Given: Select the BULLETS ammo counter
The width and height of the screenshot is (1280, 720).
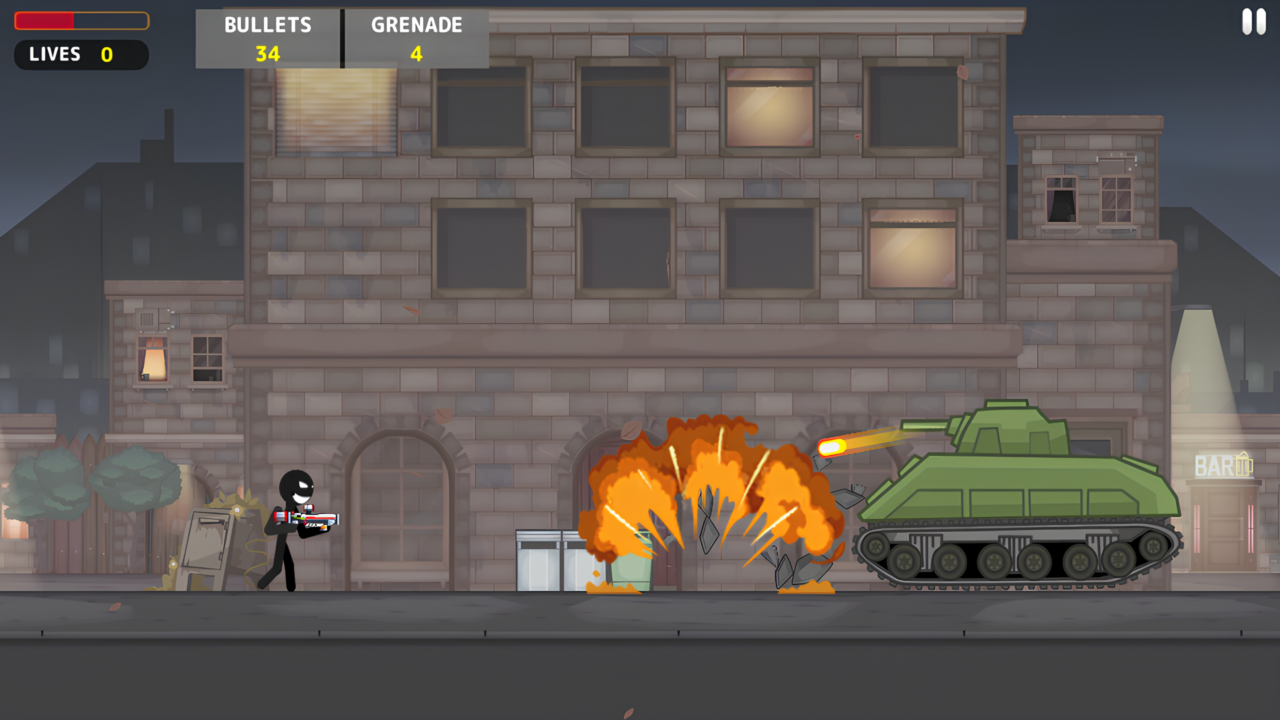Looking at the screenshot, I should tap(268, 38).
